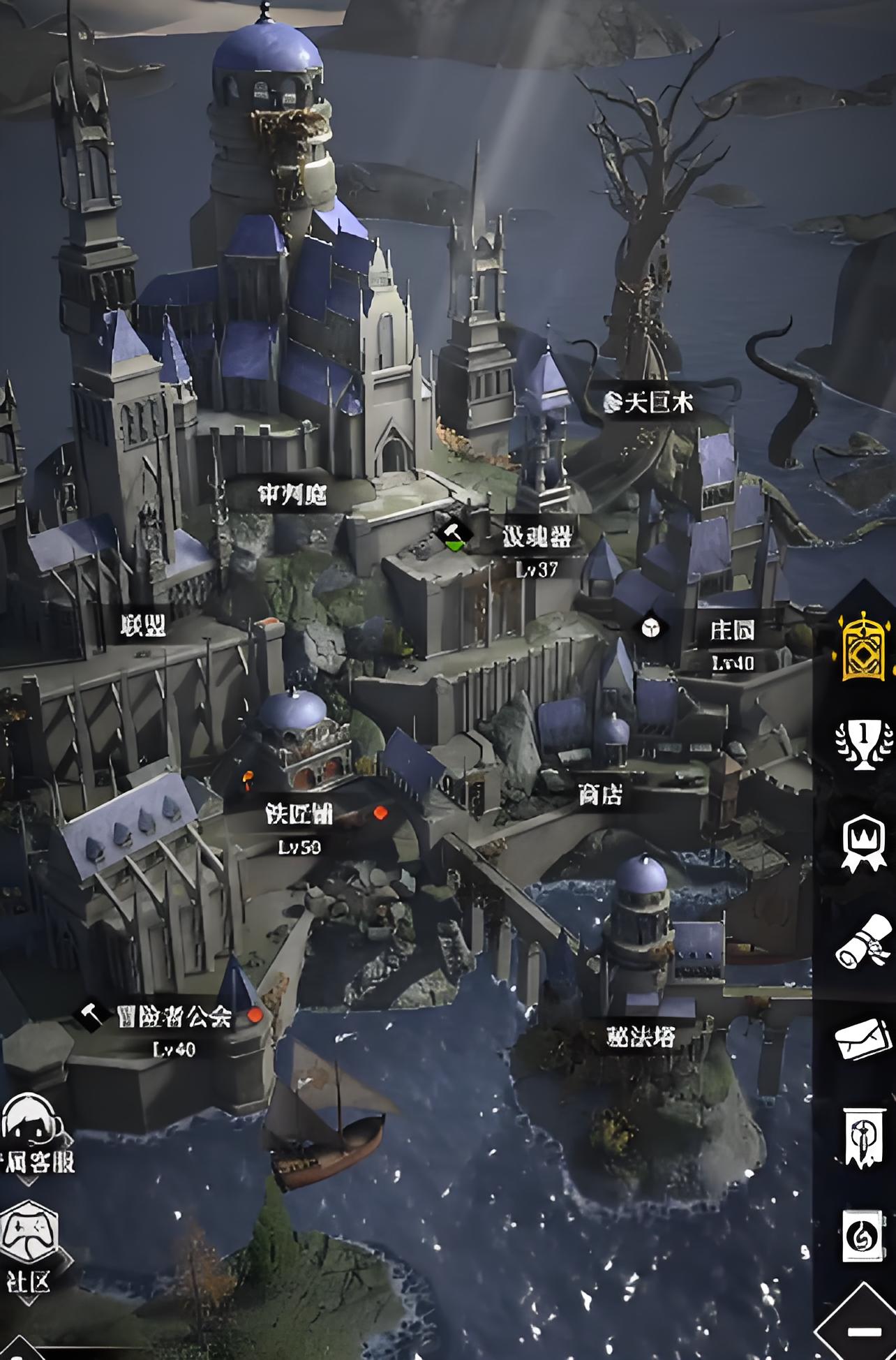The width and height of the screenshot is (896, 1360).
Task: Visit the 商店 shop label
Action: point(600,794)
